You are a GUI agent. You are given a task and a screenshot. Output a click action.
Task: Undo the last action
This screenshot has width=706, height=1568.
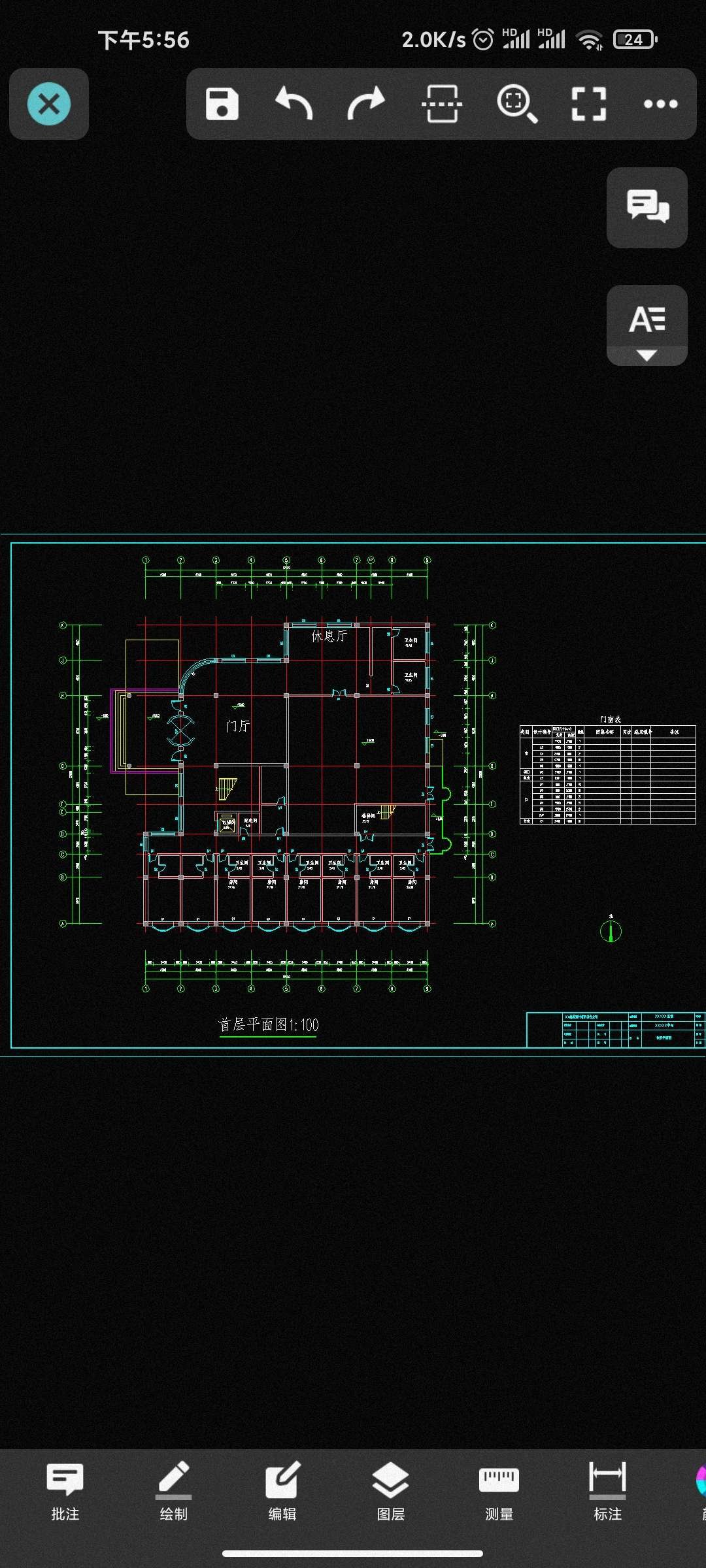[x=294, y=104]
